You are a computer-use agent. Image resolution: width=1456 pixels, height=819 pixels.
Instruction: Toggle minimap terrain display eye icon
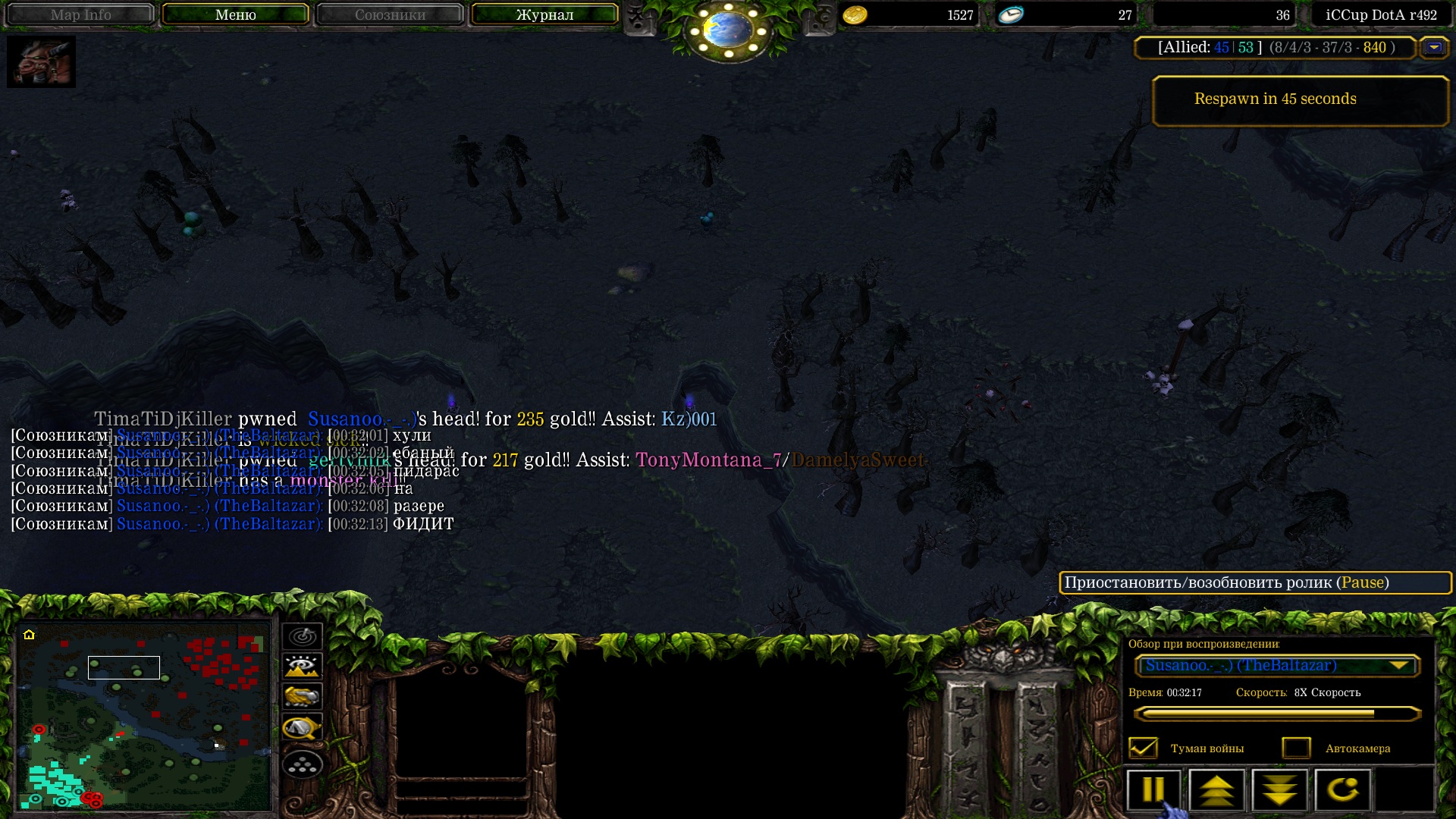point(302,667)
